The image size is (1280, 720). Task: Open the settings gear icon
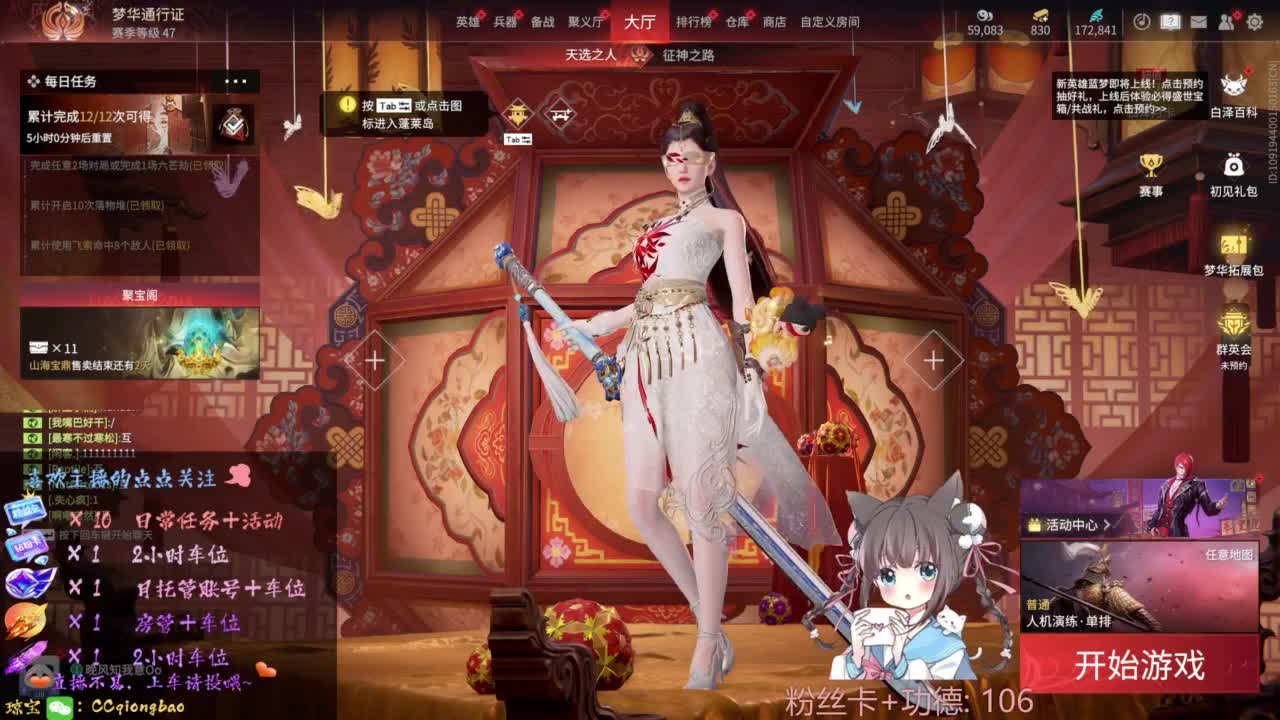pos(1255,20)
